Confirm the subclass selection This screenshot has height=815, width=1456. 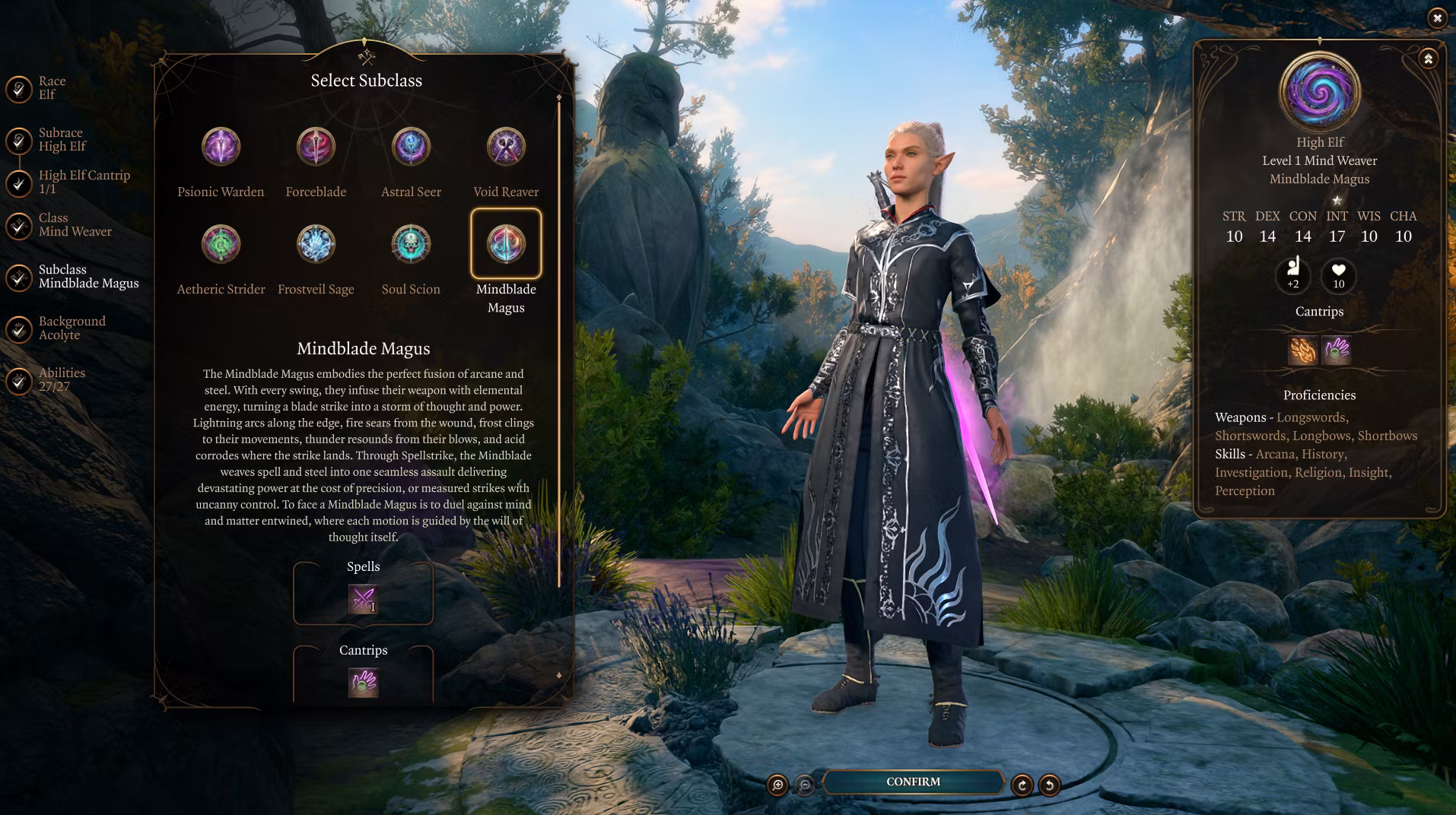(913, 782)
